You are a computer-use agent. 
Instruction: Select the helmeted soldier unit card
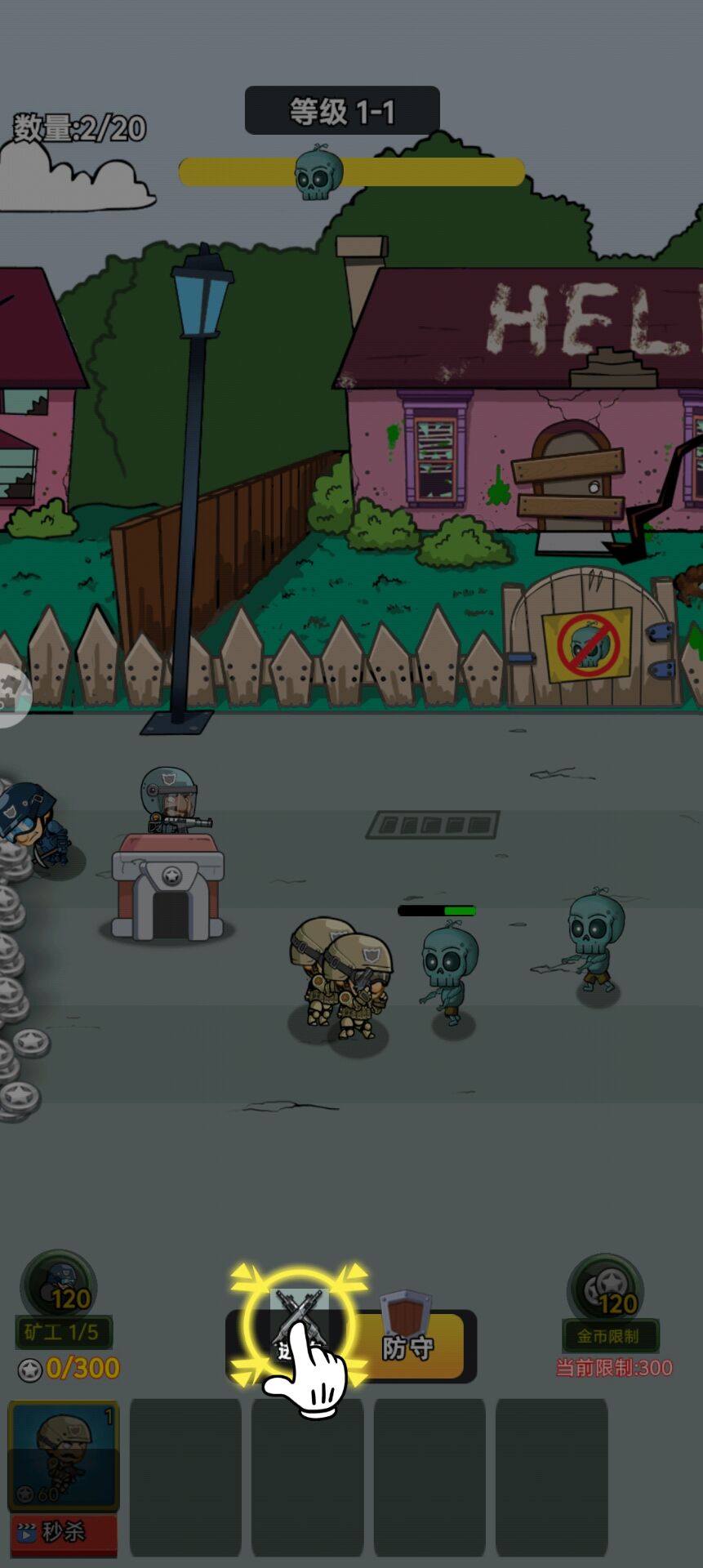point(63,1455)
